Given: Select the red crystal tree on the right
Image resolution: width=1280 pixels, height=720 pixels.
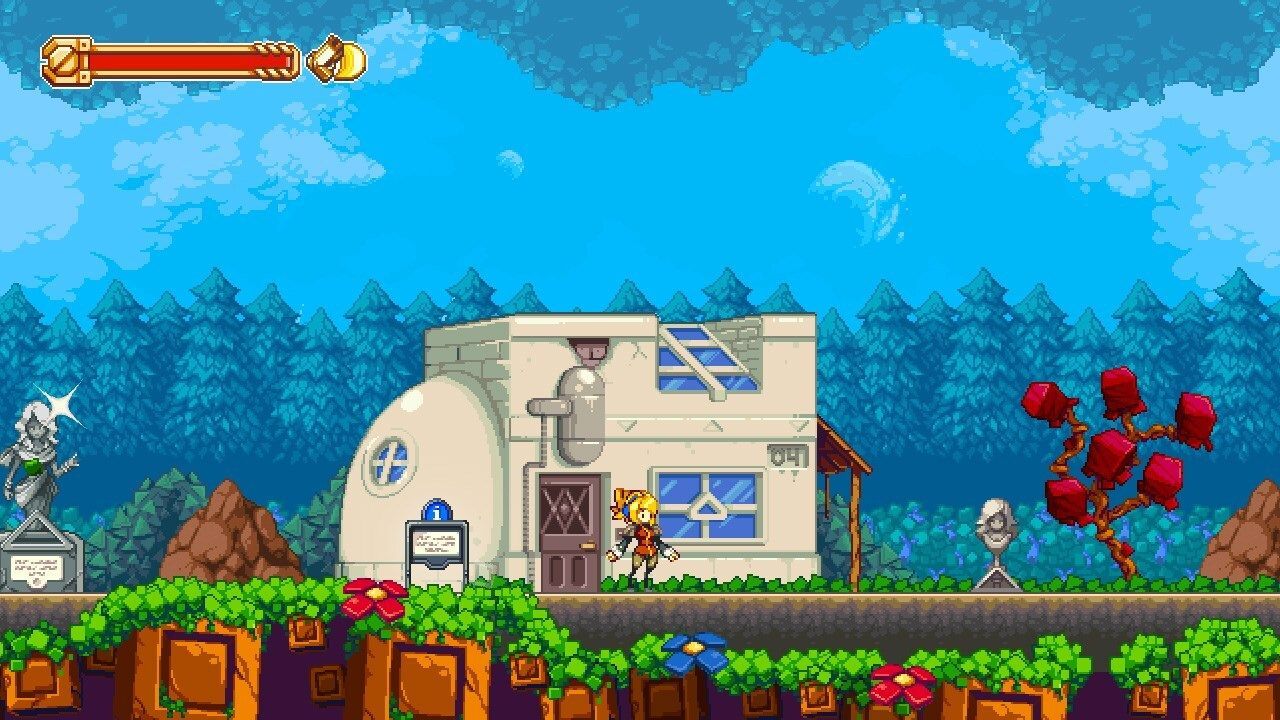Looking at the screenshot, I should point(1110,450).
